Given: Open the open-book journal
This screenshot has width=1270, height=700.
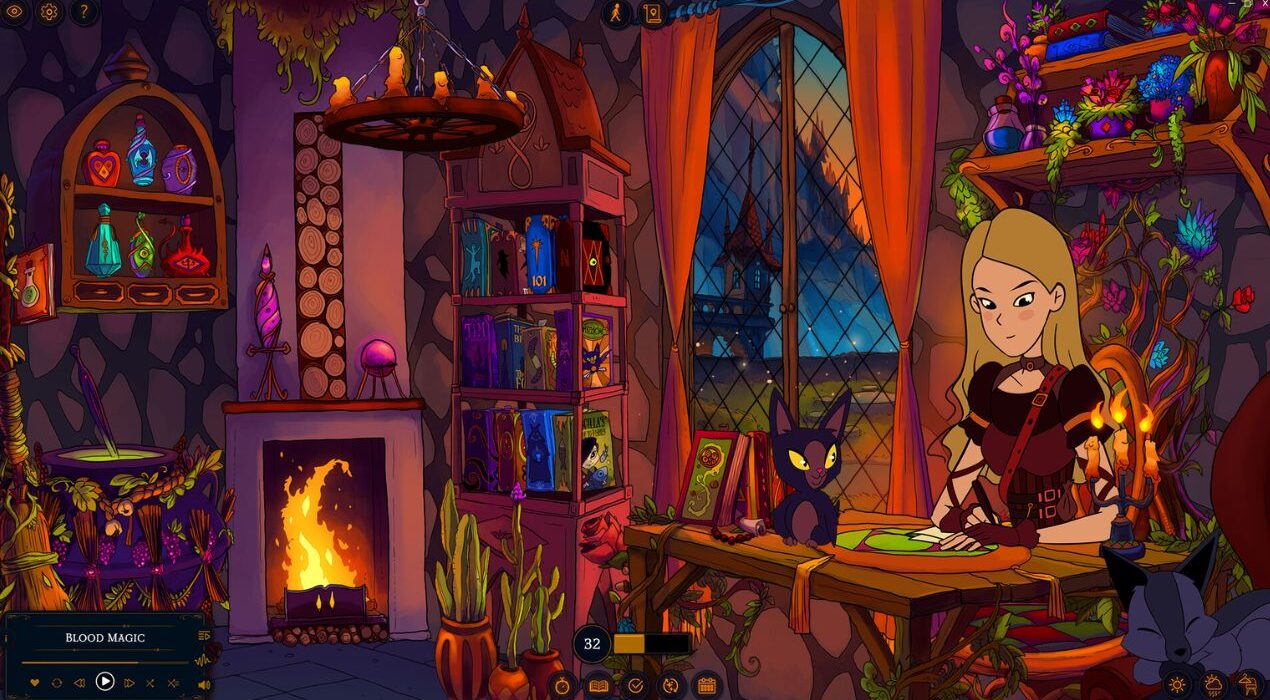Looking at the screenshot, I should click(x=598, y=685).
